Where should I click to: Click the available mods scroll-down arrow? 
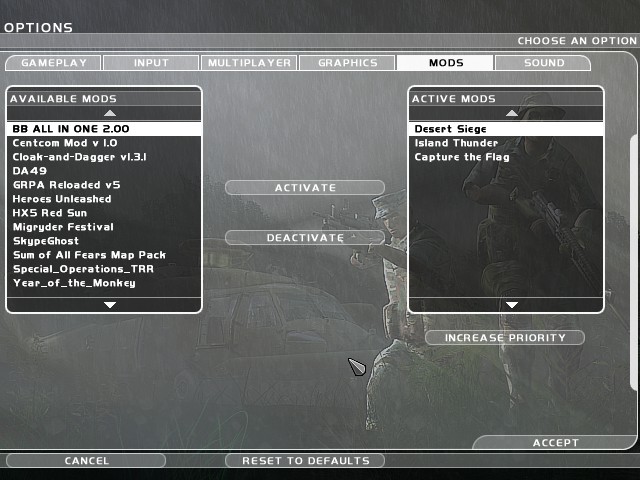[x=110, y=304]
